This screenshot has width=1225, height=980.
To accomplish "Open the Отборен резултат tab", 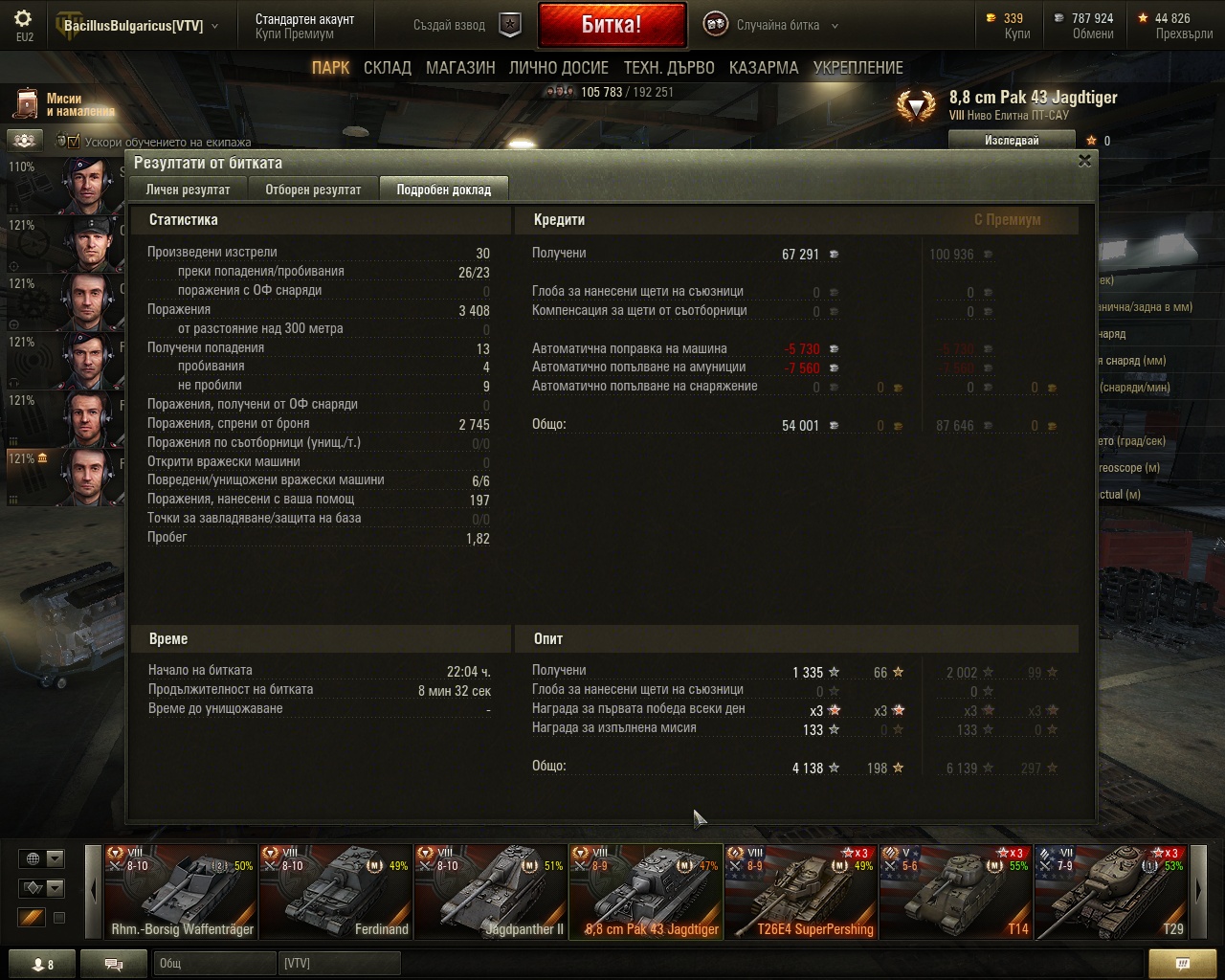I will [313, 189].
